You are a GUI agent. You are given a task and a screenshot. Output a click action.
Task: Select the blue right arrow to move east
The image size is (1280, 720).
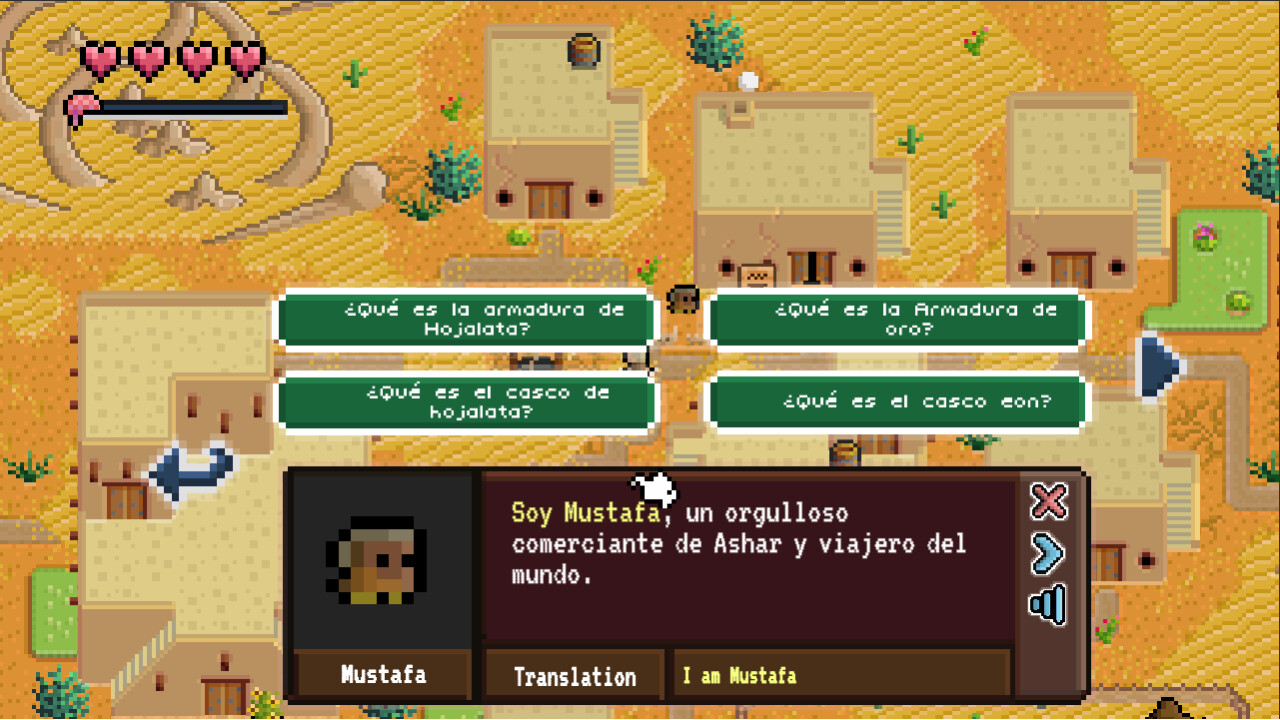tap(1157, 366)
